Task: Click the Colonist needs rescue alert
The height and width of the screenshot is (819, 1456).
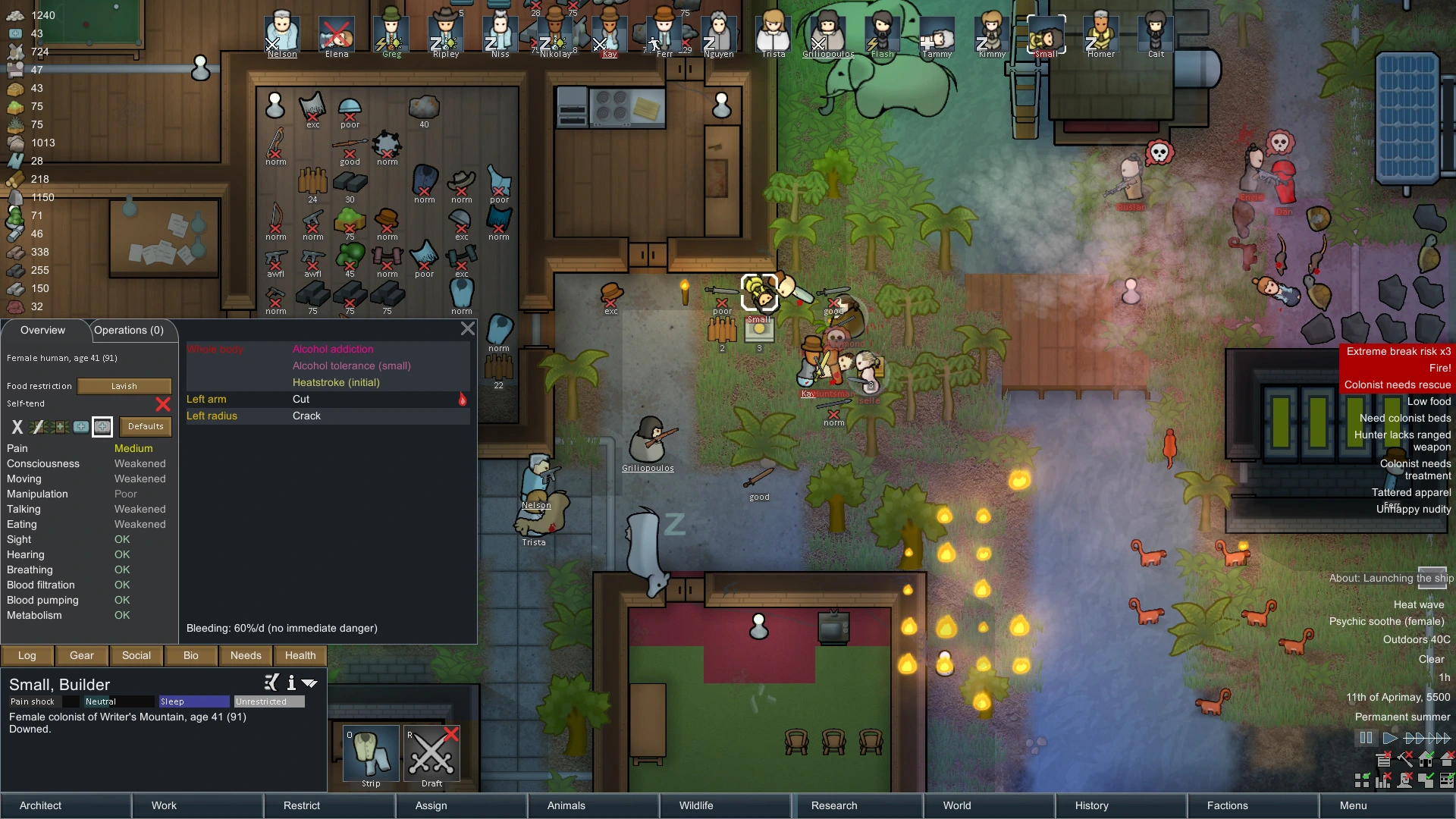Action: [1398, 384]
